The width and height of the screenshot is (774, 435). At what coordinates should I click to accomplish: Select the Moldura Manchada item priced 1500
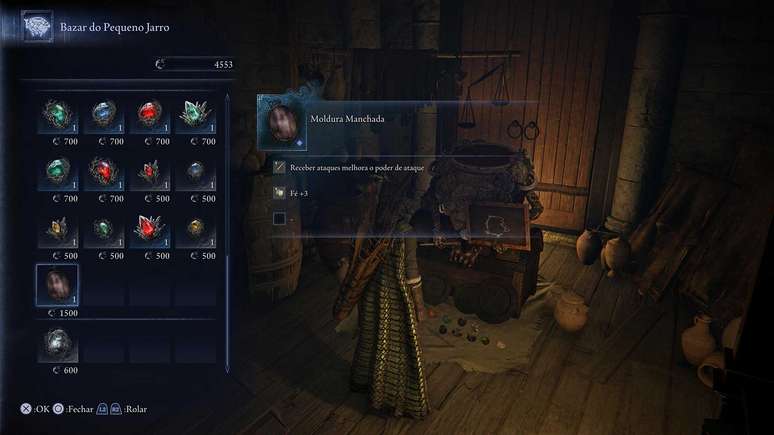(x=58, y=285)
